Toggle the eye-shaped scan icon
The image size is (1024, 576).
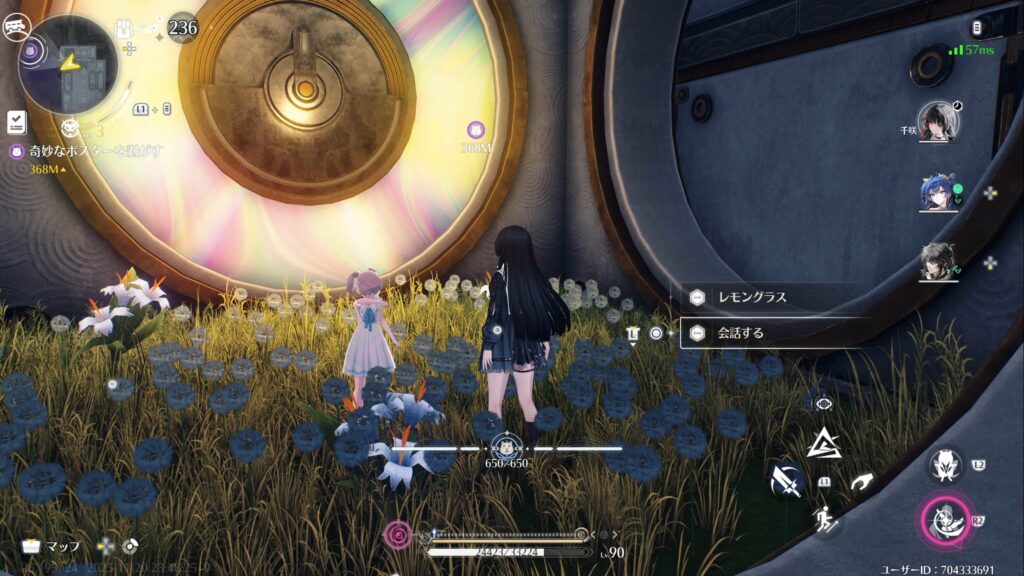pos(824,402)
